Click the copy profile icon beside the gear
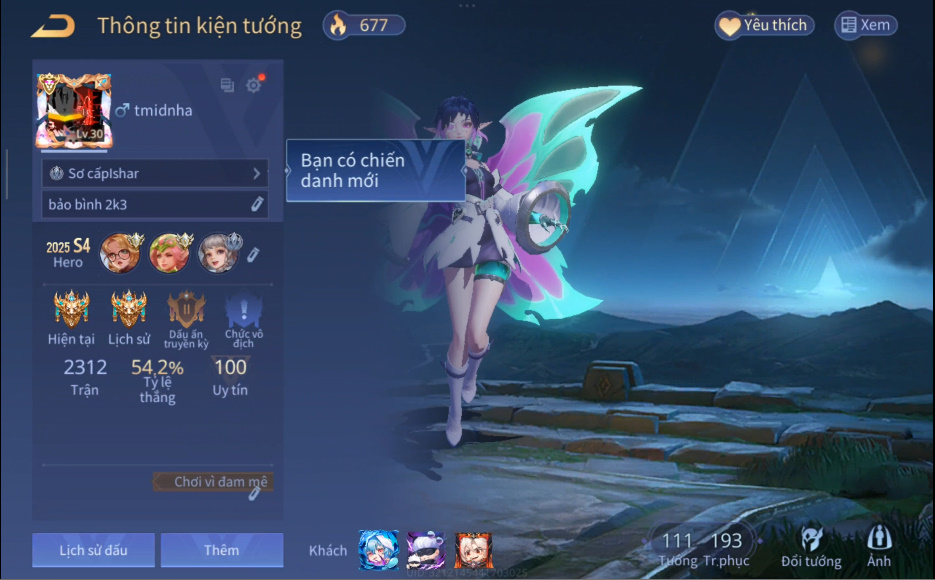This screenshot has height=580, width=935. 227,86
